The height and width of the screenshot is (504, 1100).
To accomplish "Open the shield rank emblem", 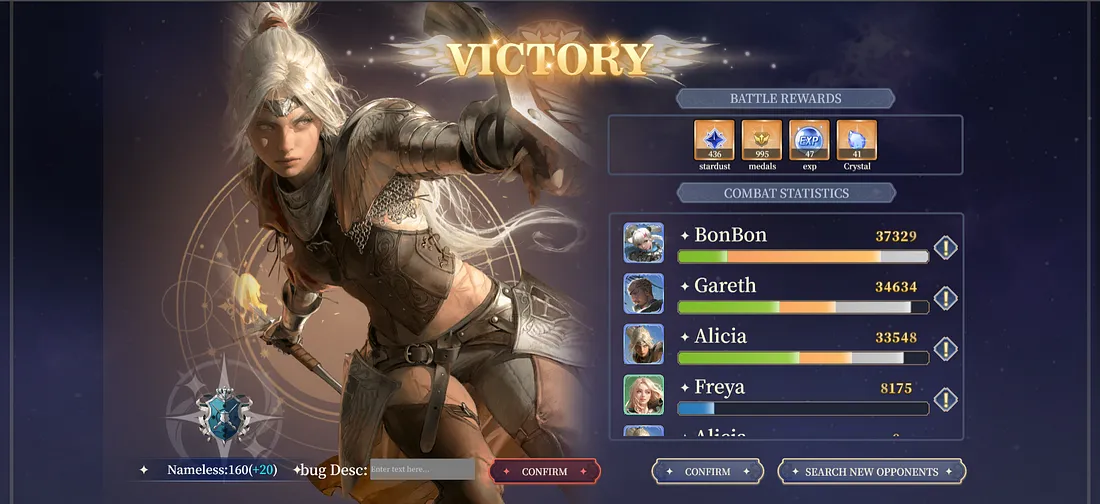I will coord(219,413).
